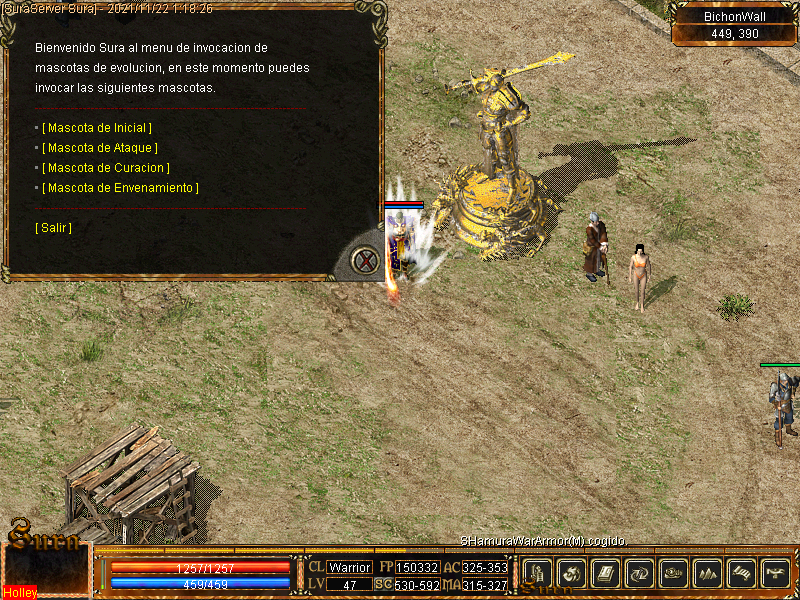Click the scroll toolbar icon
800x600 pixels.
[742, 573]
